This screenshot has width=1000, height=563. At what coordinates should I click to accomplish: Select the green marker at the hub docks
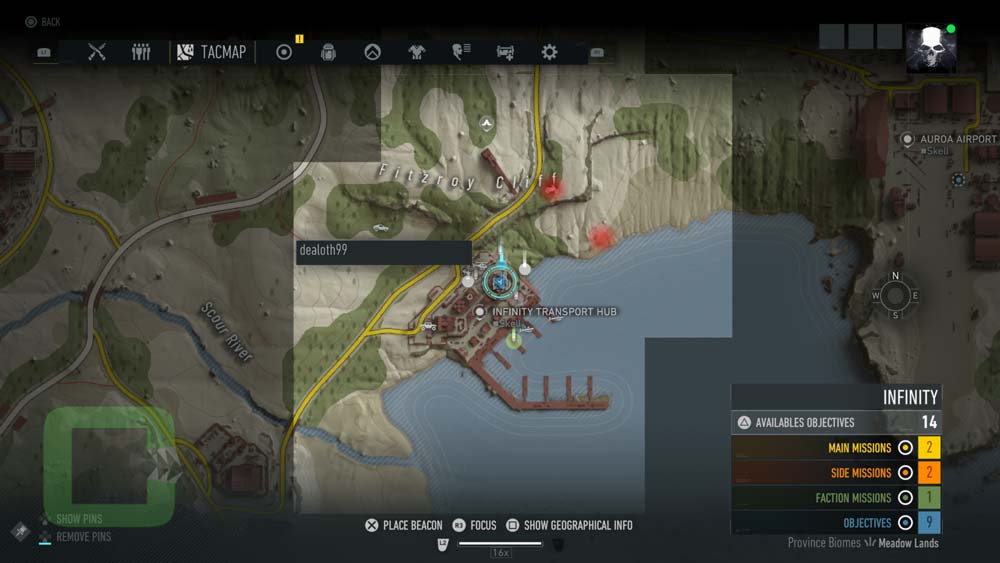[514, 340]
